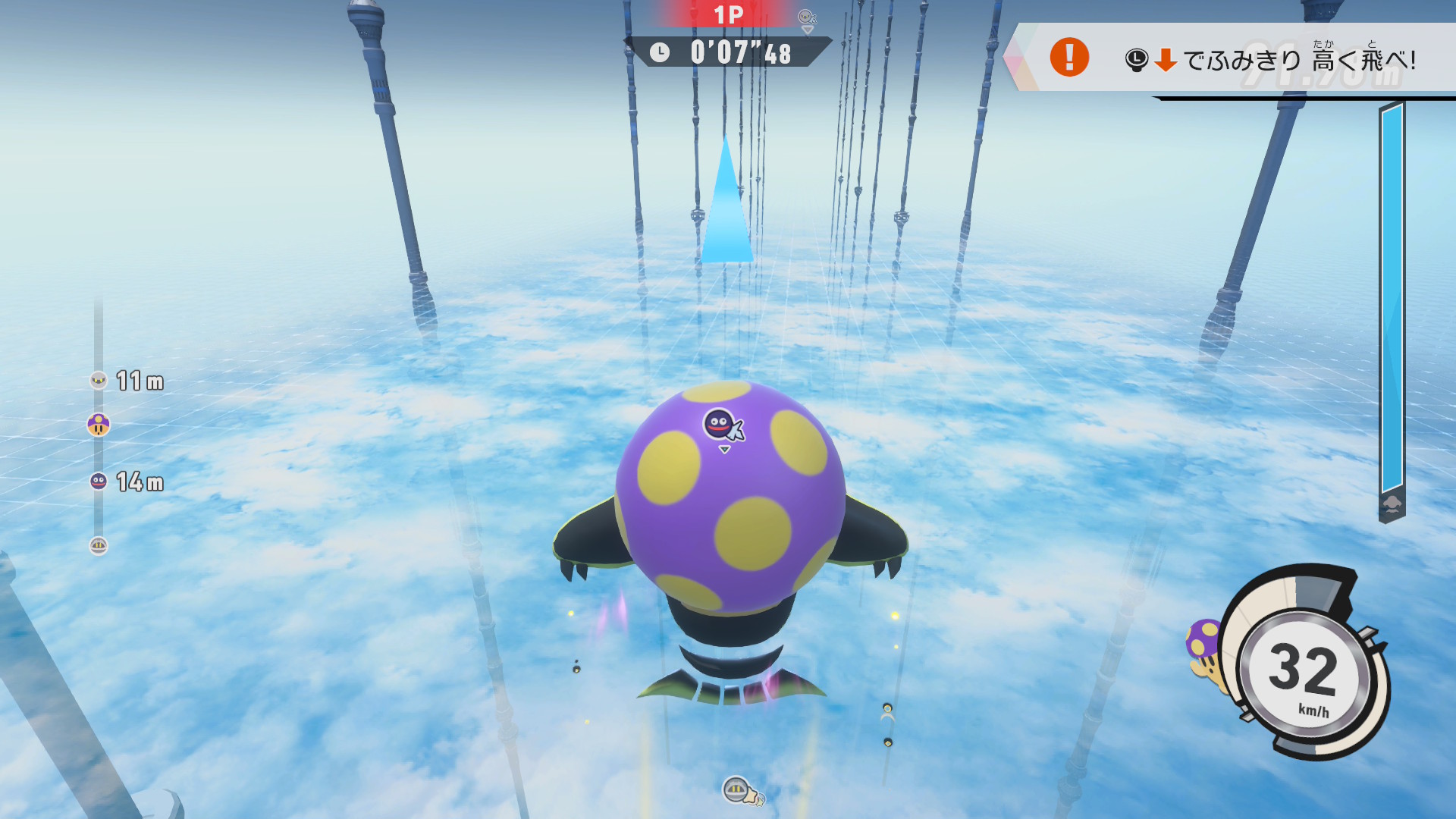Select the rival icon beside the 14m label
The height and width of the screenshot is (819, 1456).
point(99,481)
